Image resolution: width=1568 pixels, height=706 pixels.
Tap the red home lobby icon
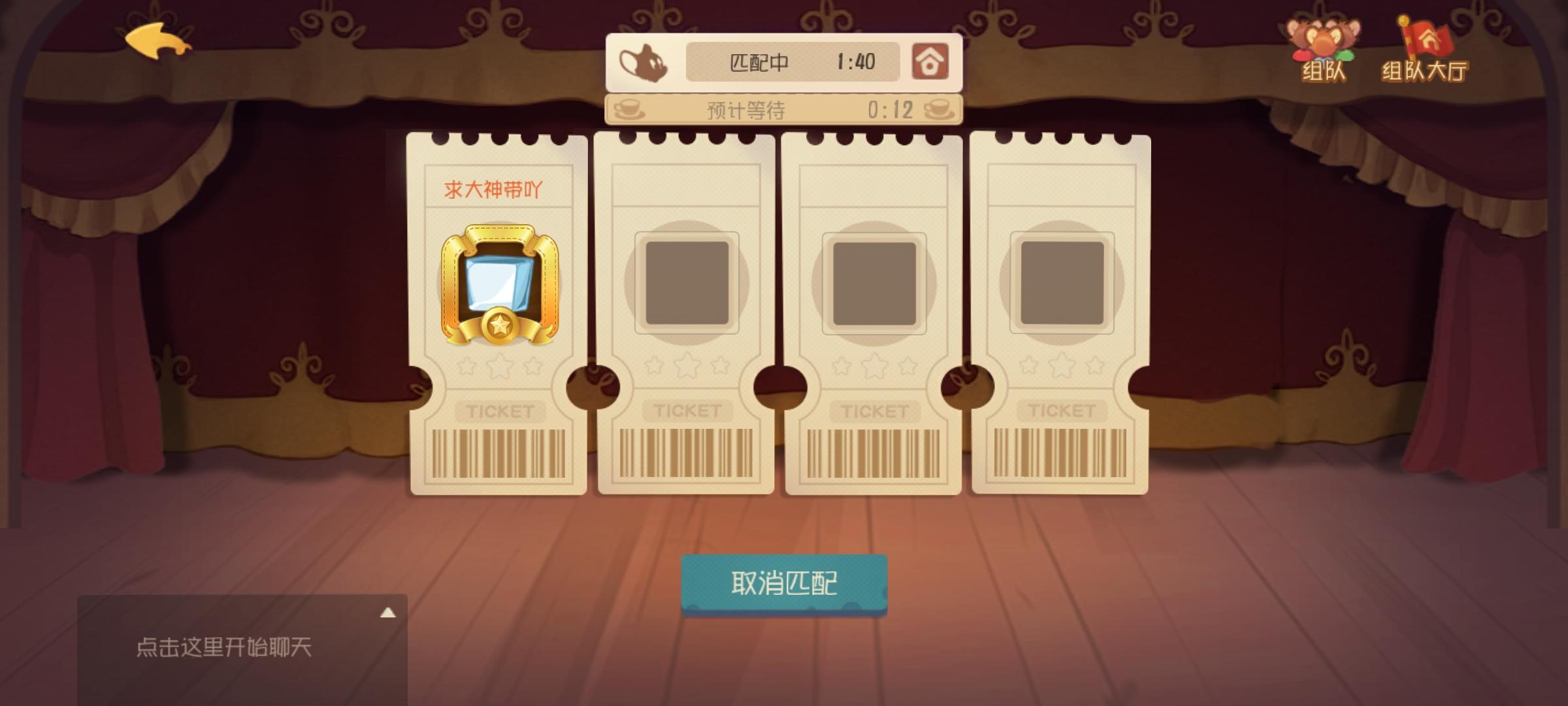930,62
